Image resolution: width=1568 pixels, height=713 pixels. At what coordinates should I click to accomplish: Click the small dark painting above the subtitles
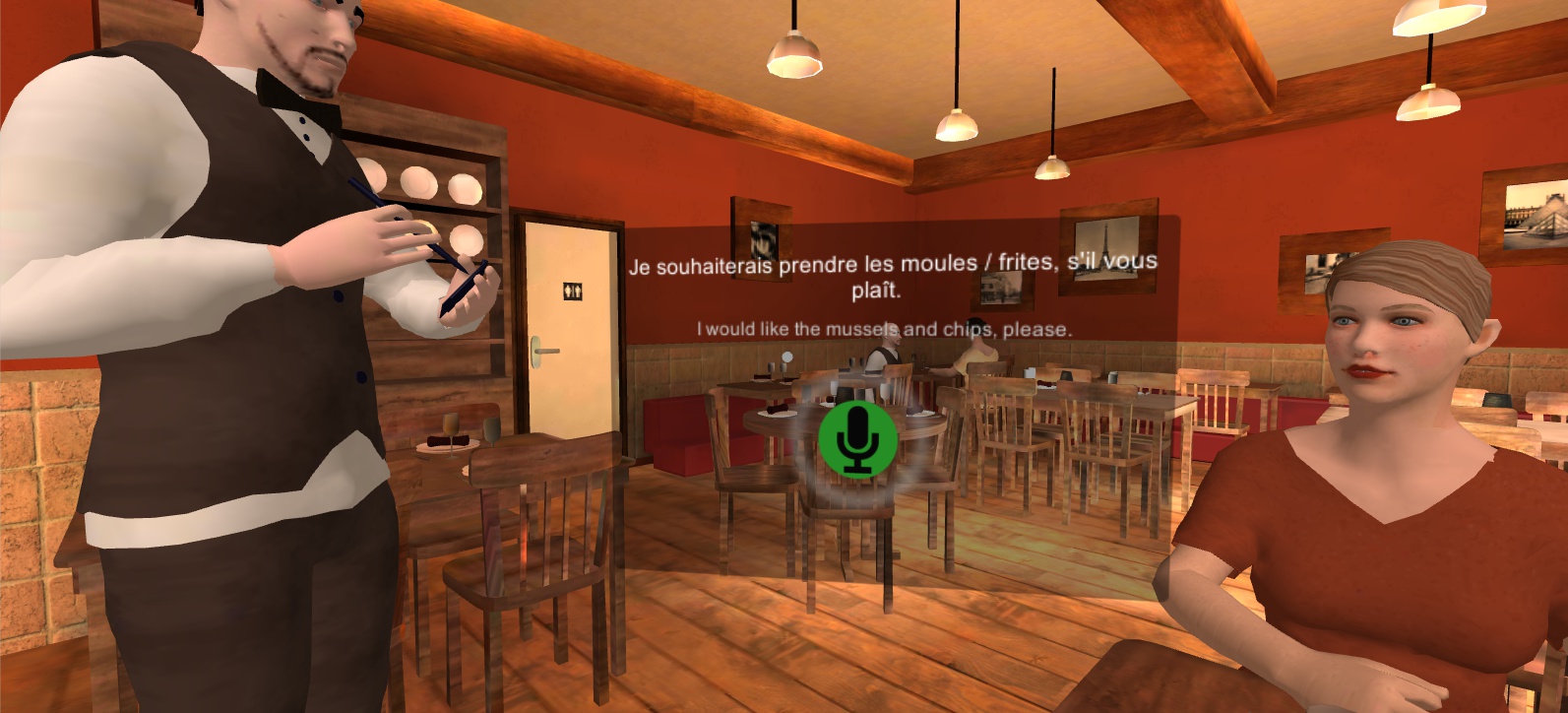point(762,234)
